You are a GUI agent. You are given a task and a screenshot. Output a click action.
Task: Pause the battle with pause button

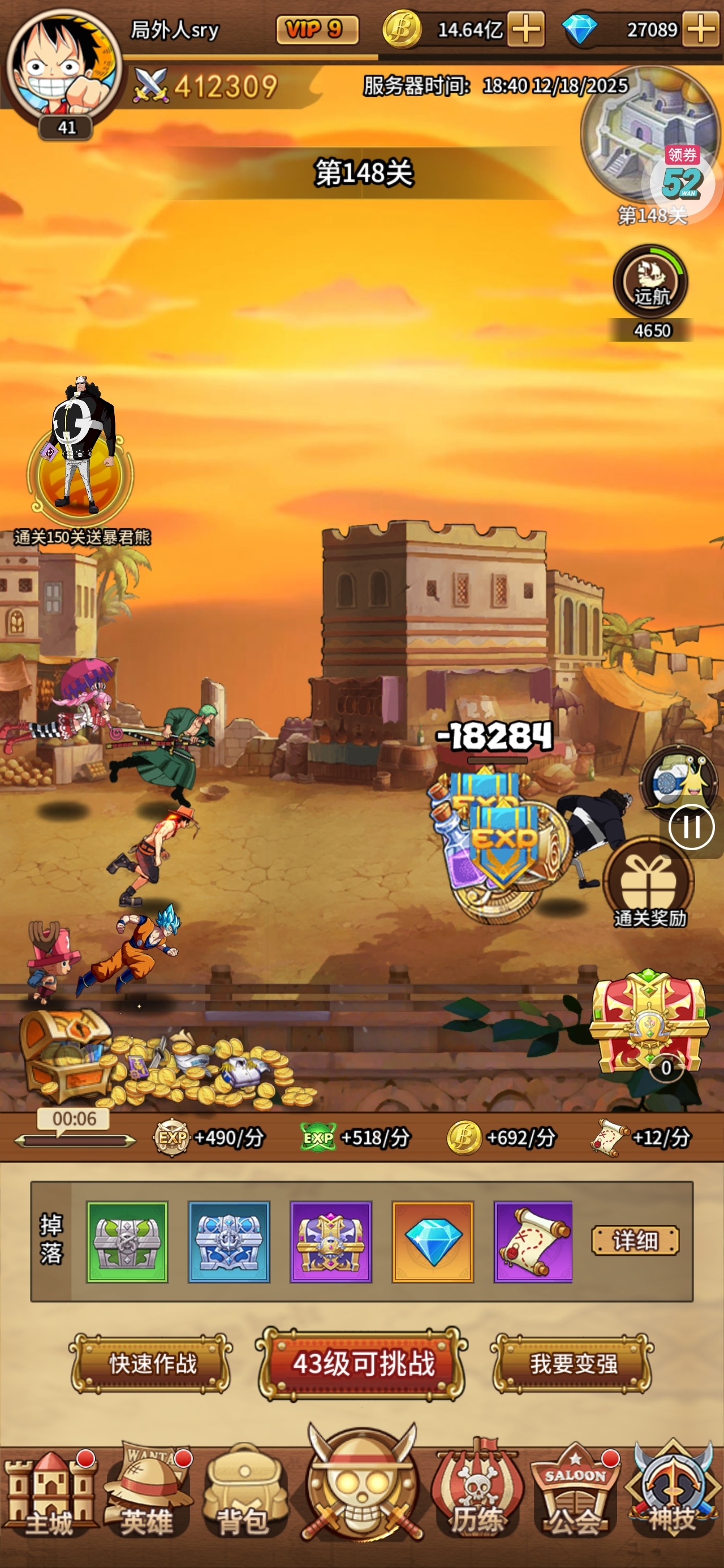pos(693,826)
